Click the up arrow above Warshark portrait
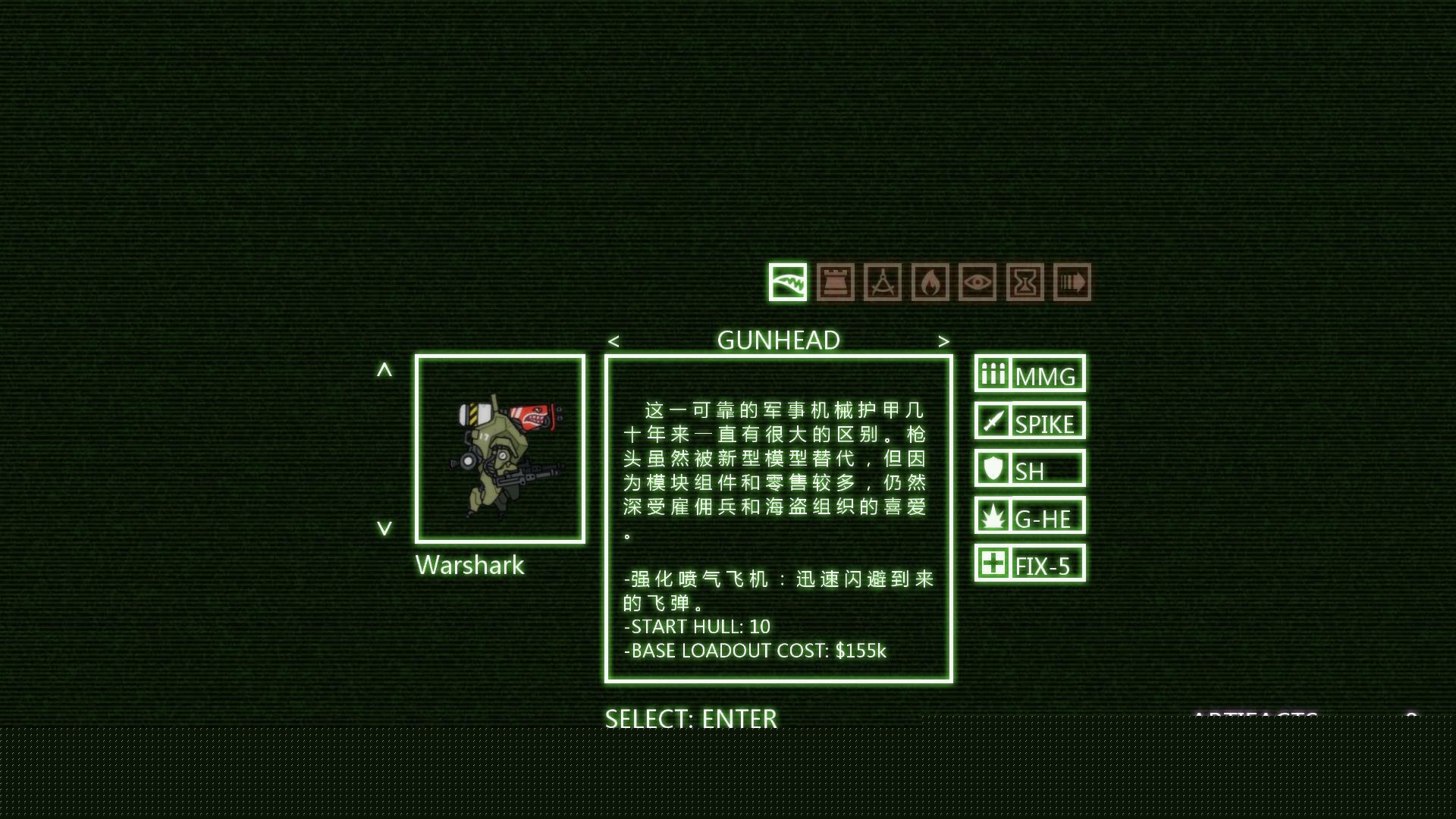The height and width of the screenshot is (819, 1456). (x=385, y=369)
